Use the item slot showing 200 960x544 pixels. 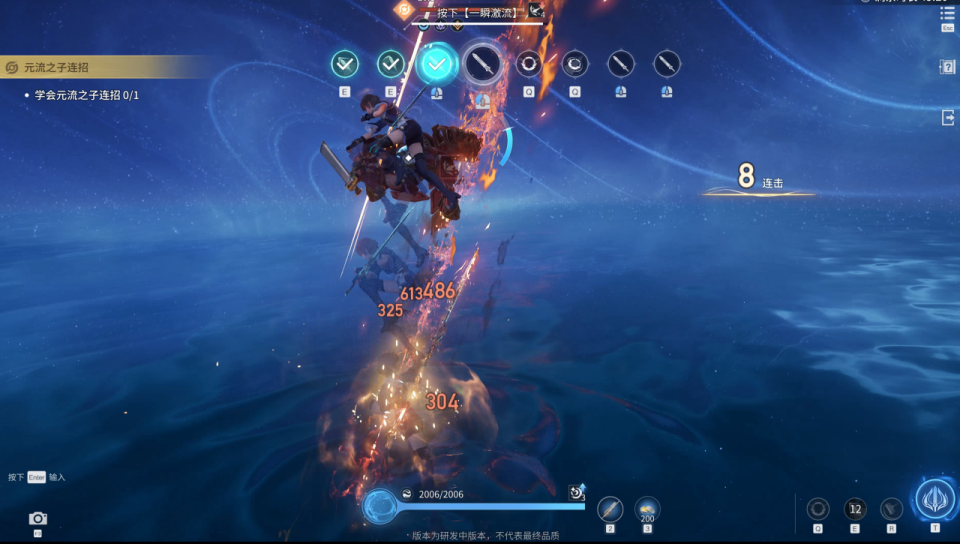tap(647, 509)
